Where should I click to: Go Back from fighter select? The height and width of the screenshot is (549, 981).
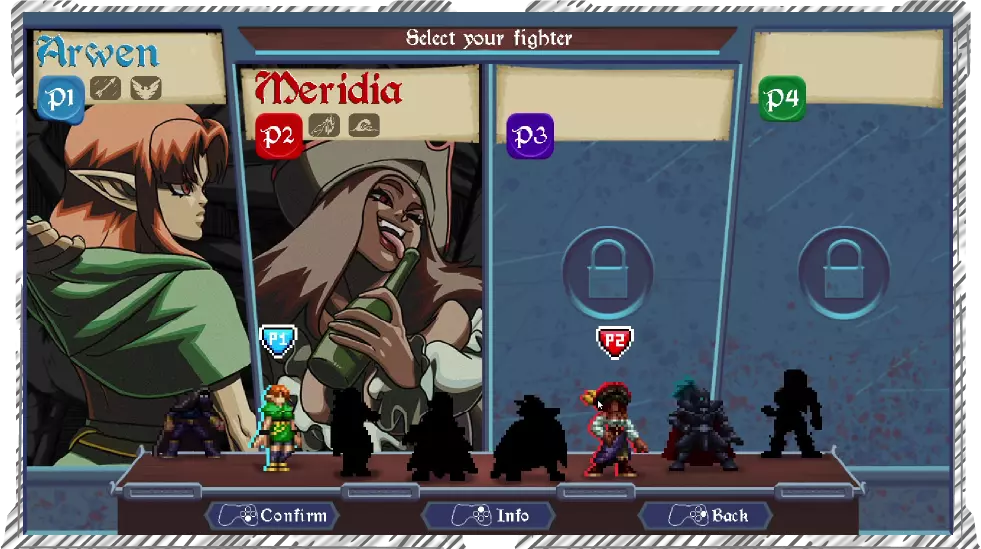coord(706,516)
